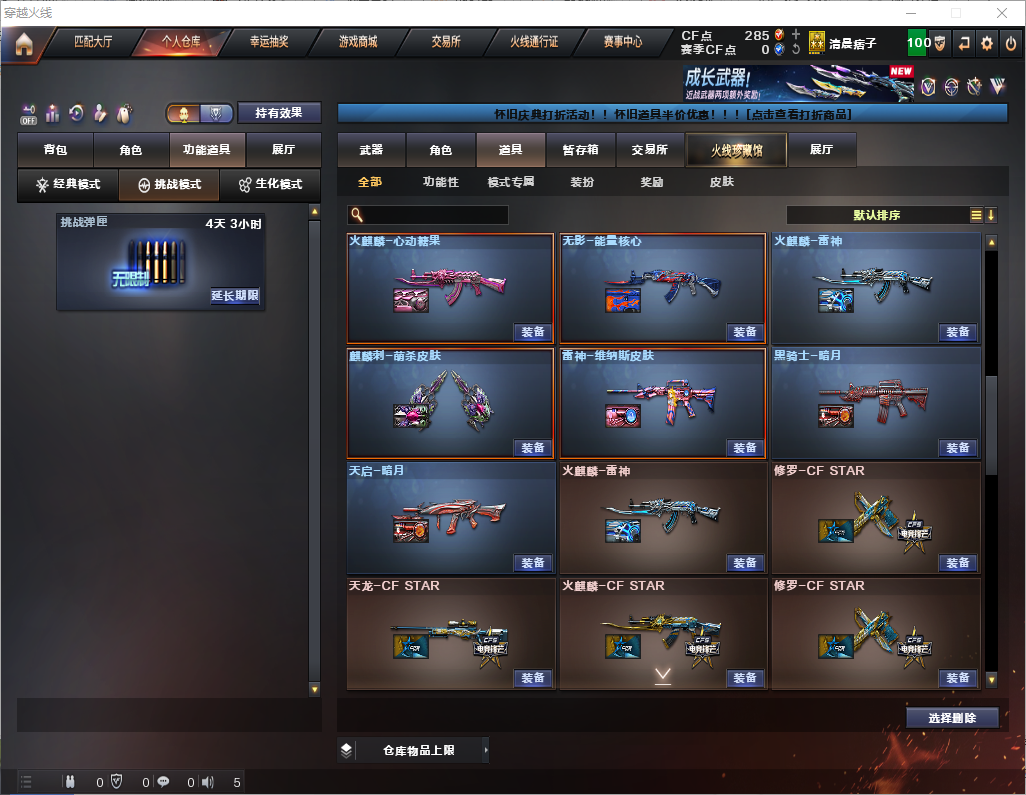Click the 选择删除 select delete button
This screenshot has width=1026, height=795.
[x=952, y=718]
